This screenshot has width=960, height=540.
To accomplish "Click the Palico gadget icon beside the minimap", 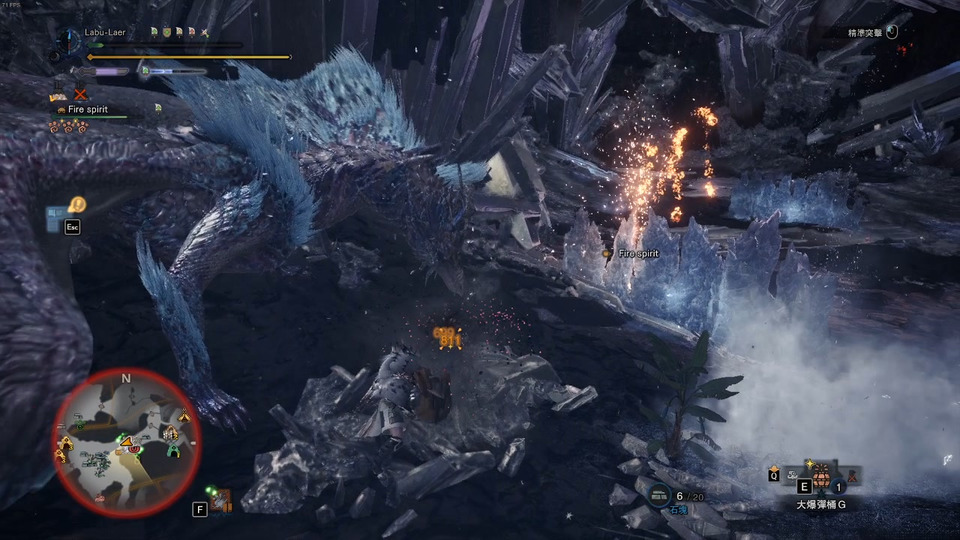I will click(x=221, y=500).
